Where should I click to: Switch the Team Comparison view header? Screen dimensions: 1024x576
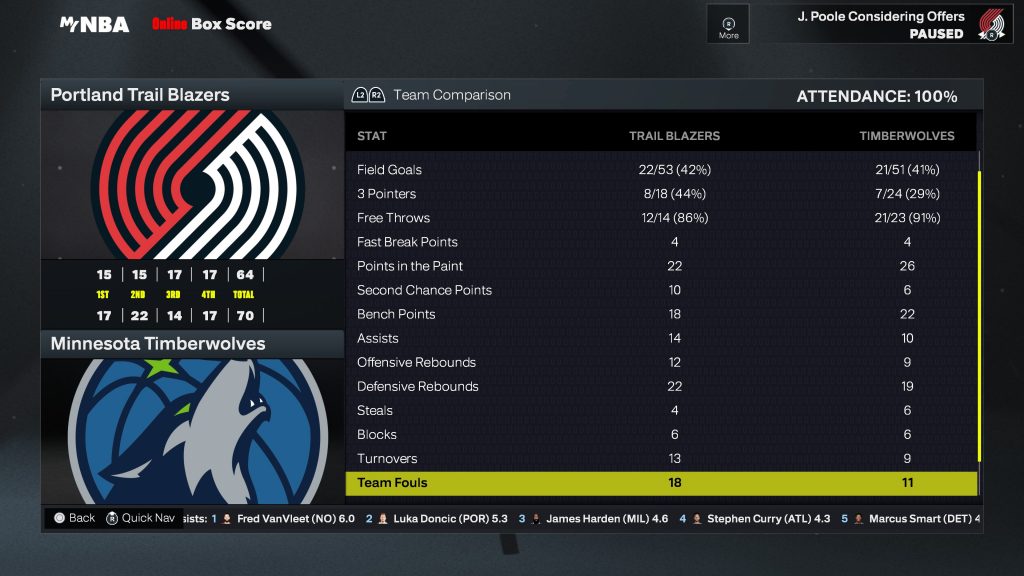pos(432,95)
